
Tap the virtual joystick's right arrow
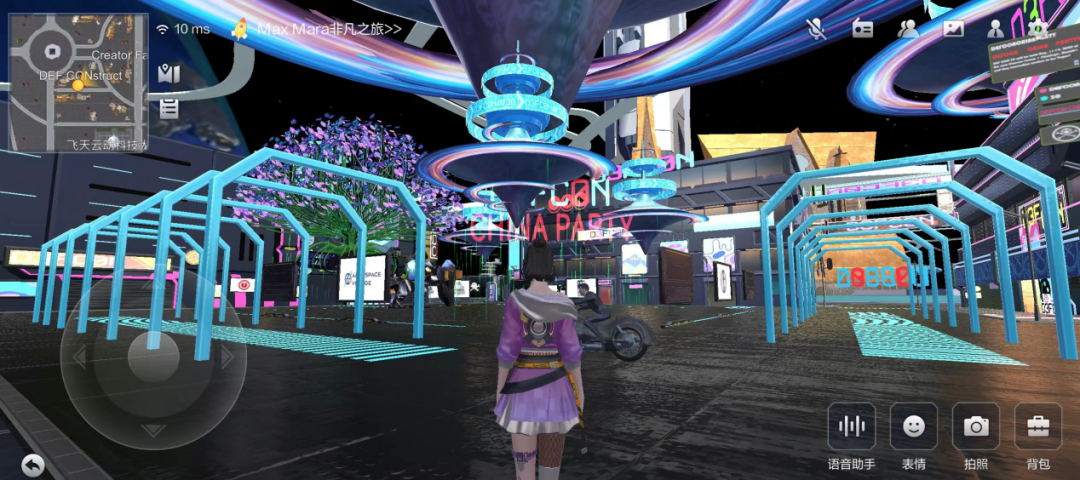click(x=227, y=357)
